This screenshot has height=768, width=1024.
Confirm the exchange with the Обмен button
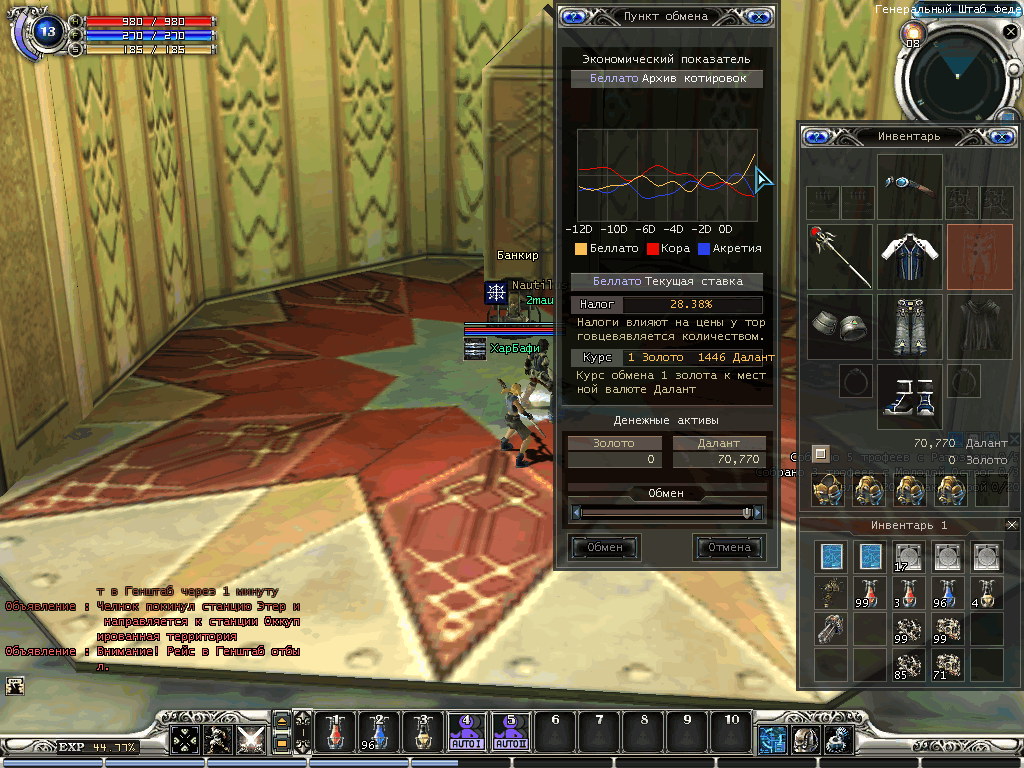[x=604, y=547]
